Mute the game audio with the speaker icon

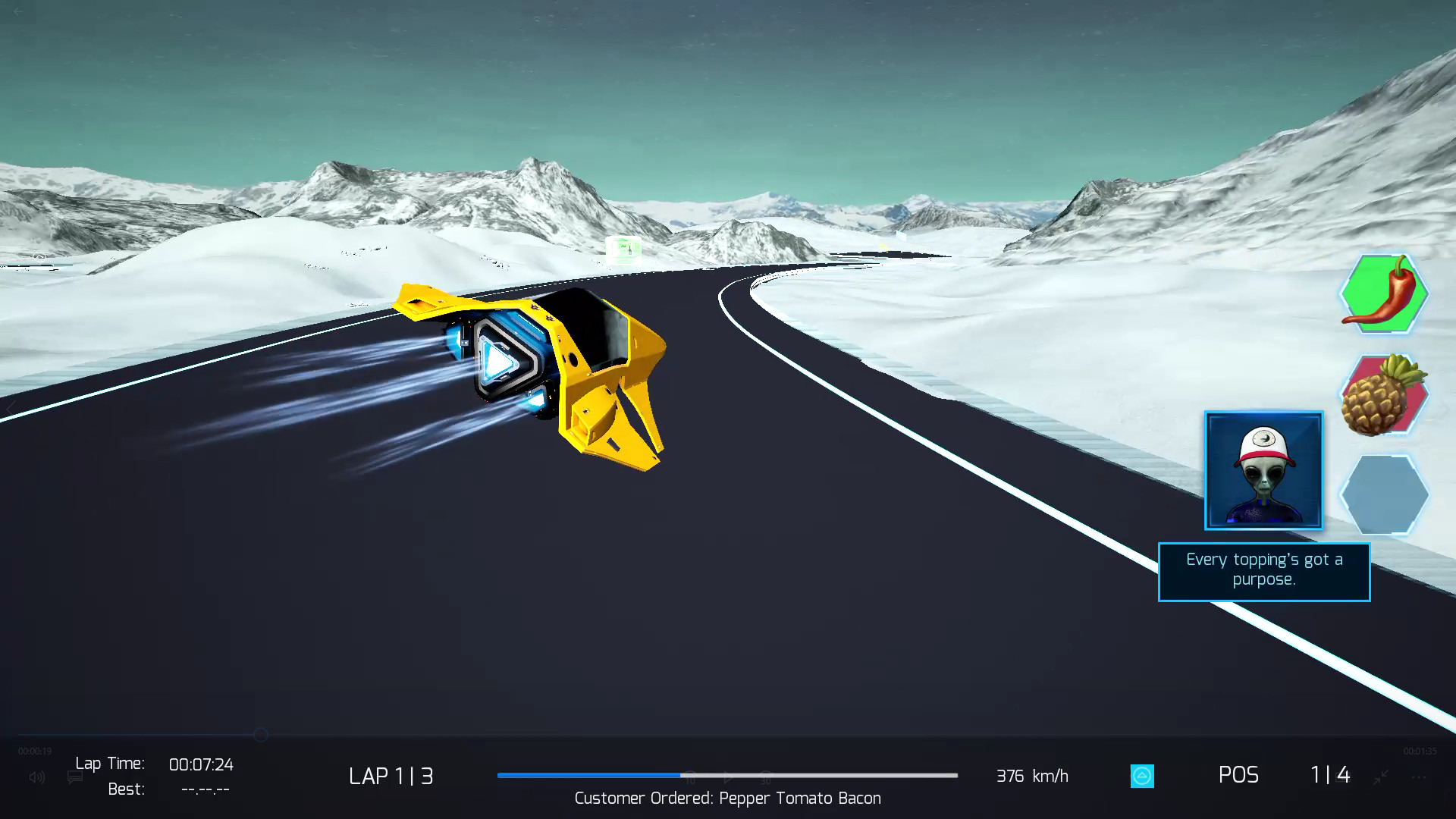pos(36,777)
